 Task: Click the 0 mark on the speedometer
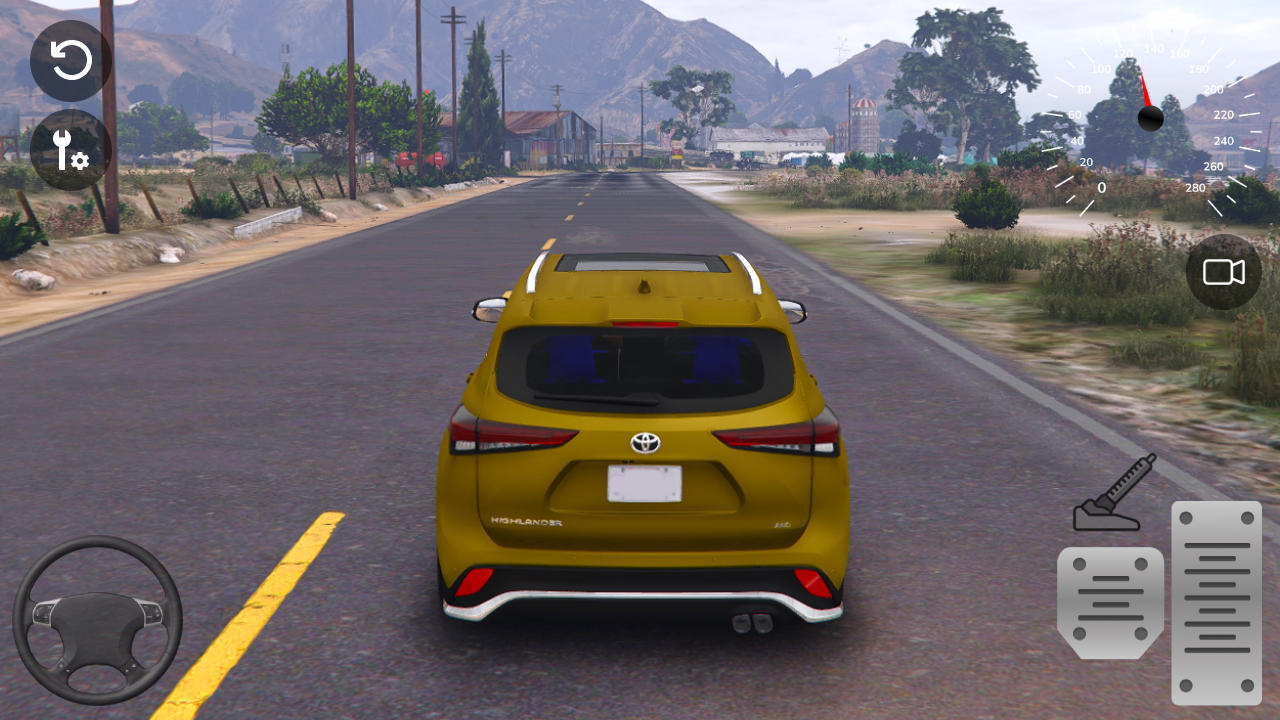pos(1101,186)
